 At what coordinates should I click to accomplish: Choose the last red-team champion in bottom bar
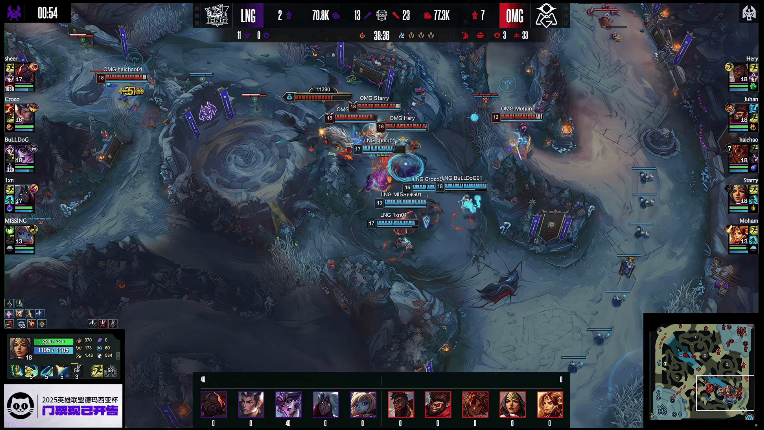click(550, 403)
